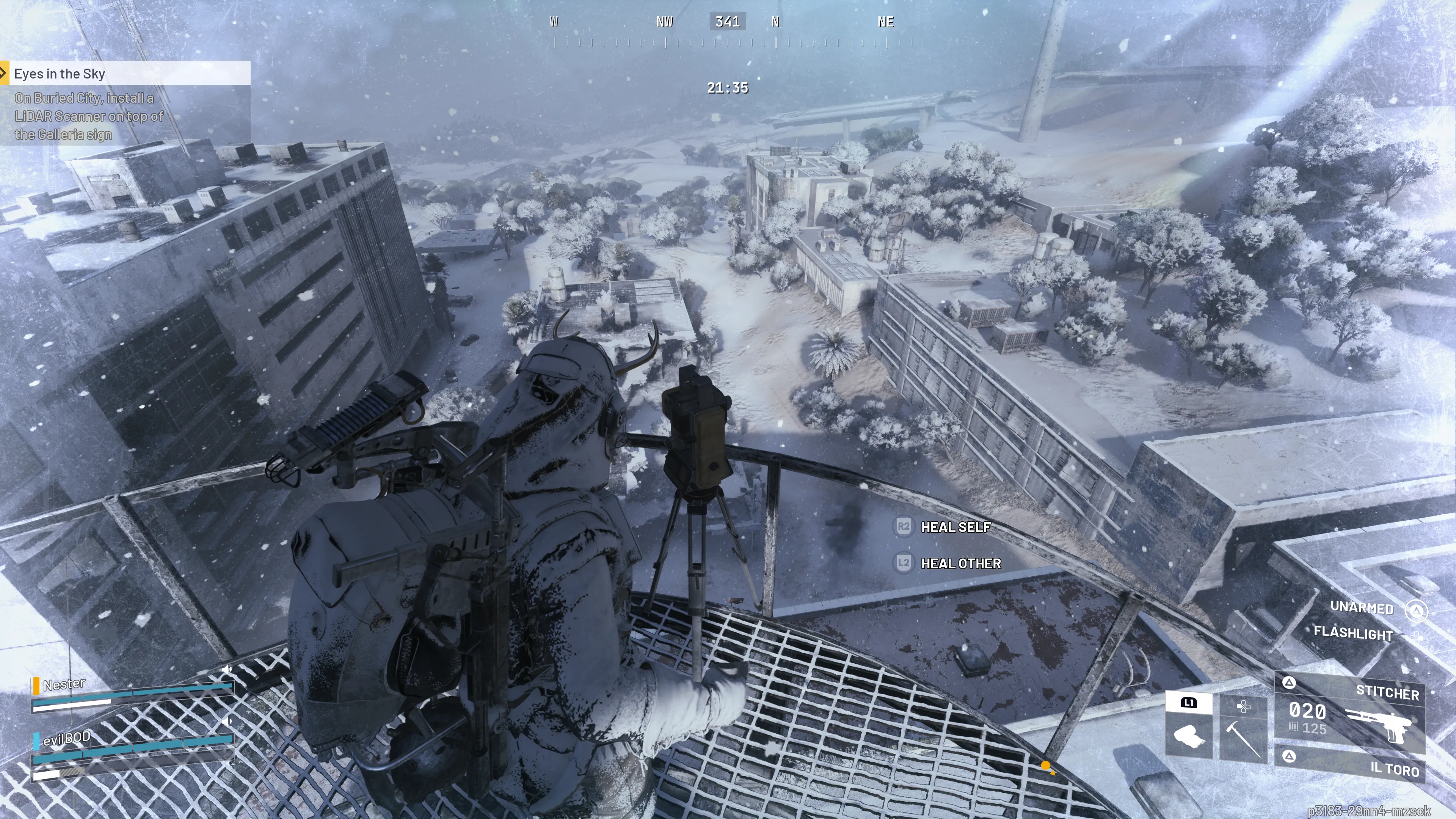Image resolution: width=1456 pixels, height=819 pixels.
Task: Select squad member Nester
Action: (x=64, y=684)
